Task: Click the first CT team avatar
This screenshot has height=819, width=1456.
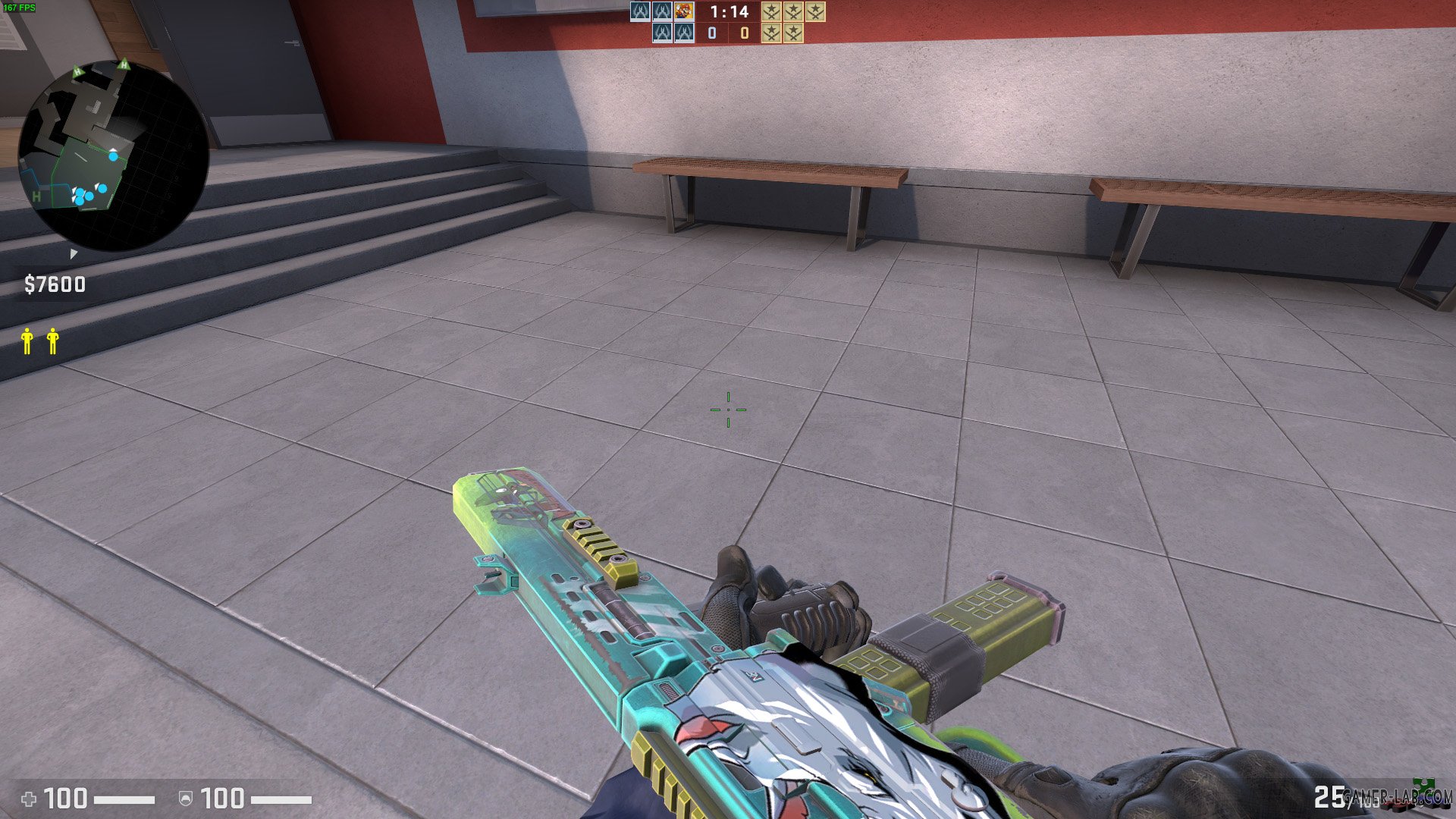Action: (640, 13)
